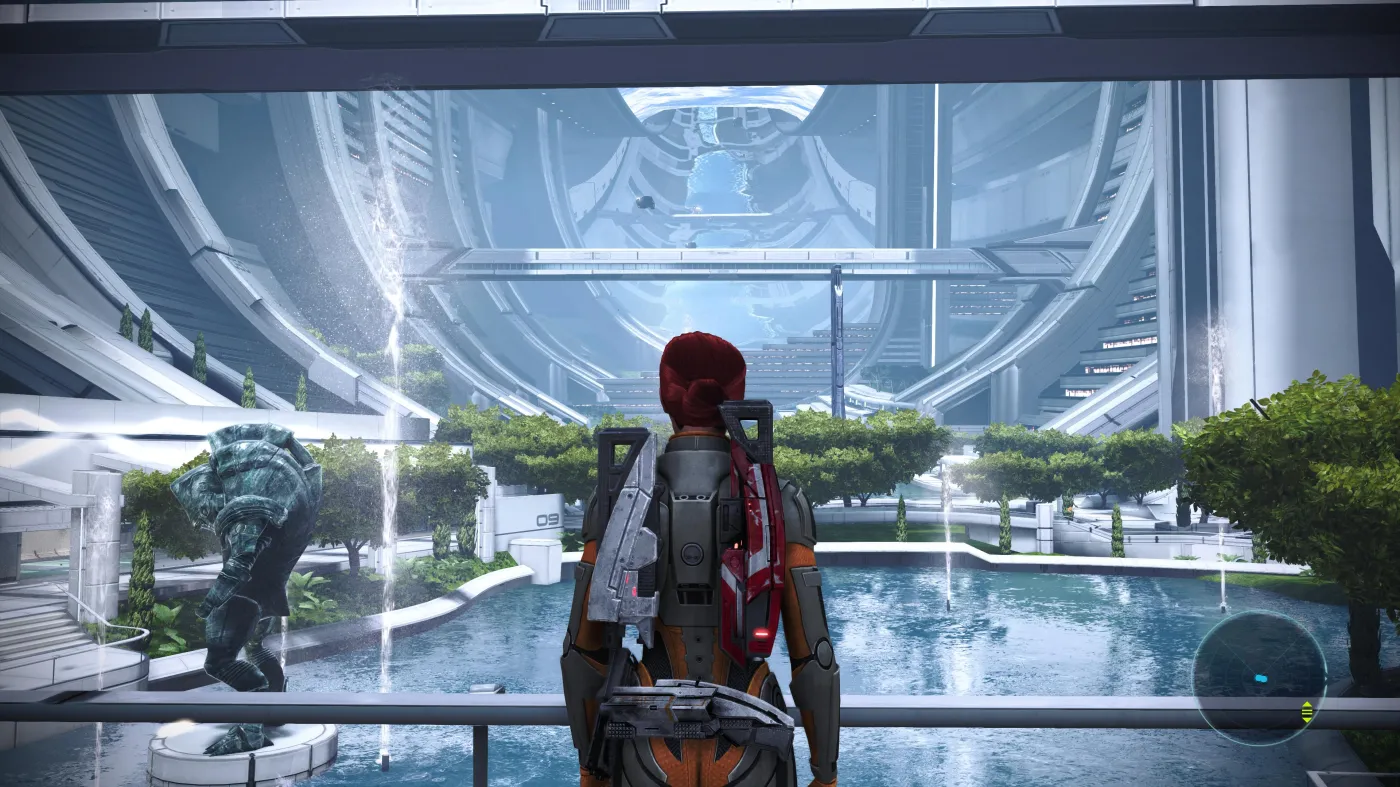Click the red indicator light on the shotgun
This screenshot has height=787, width=1400.
[758, 631]
